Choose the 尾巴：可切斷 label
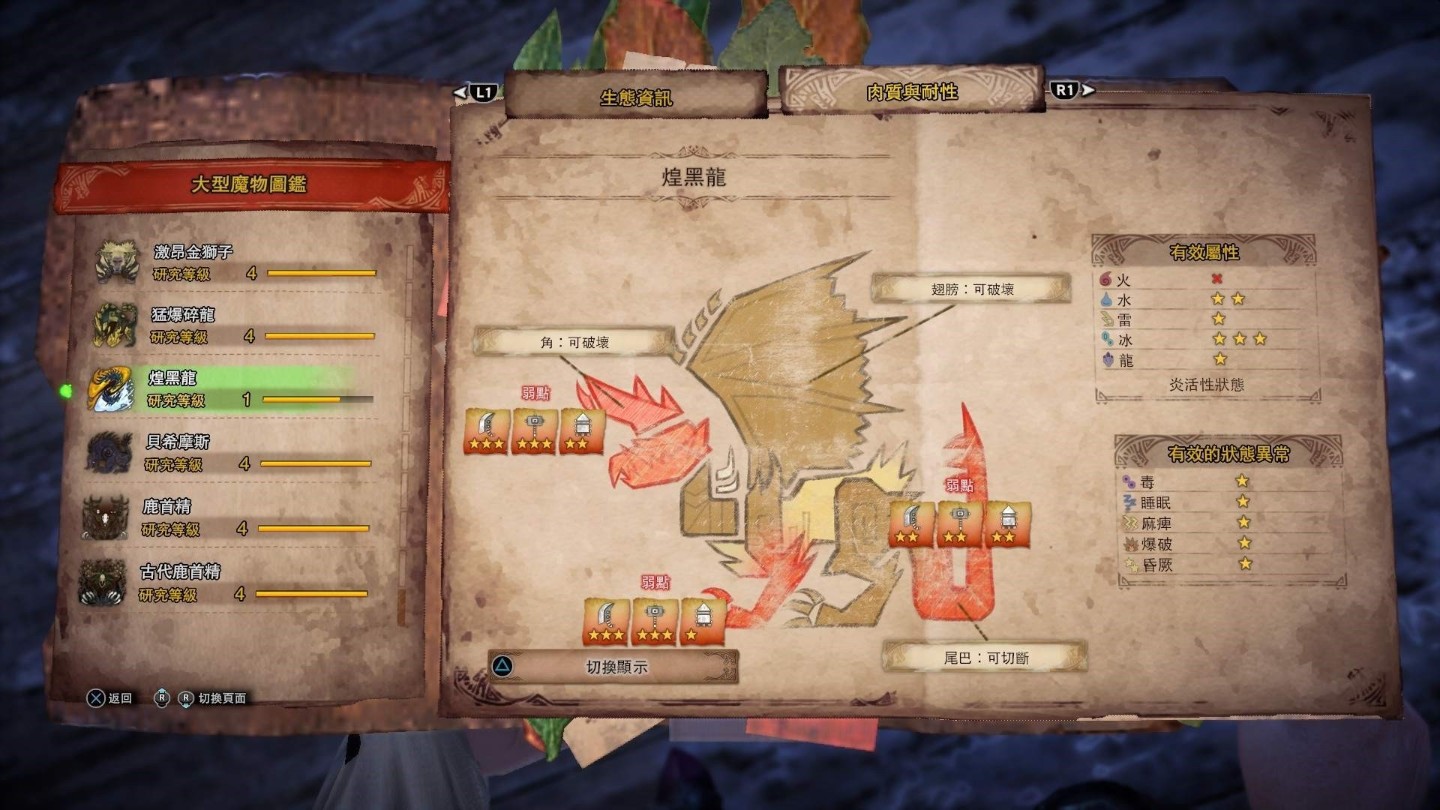1440x810 pixels. [985, 657]
